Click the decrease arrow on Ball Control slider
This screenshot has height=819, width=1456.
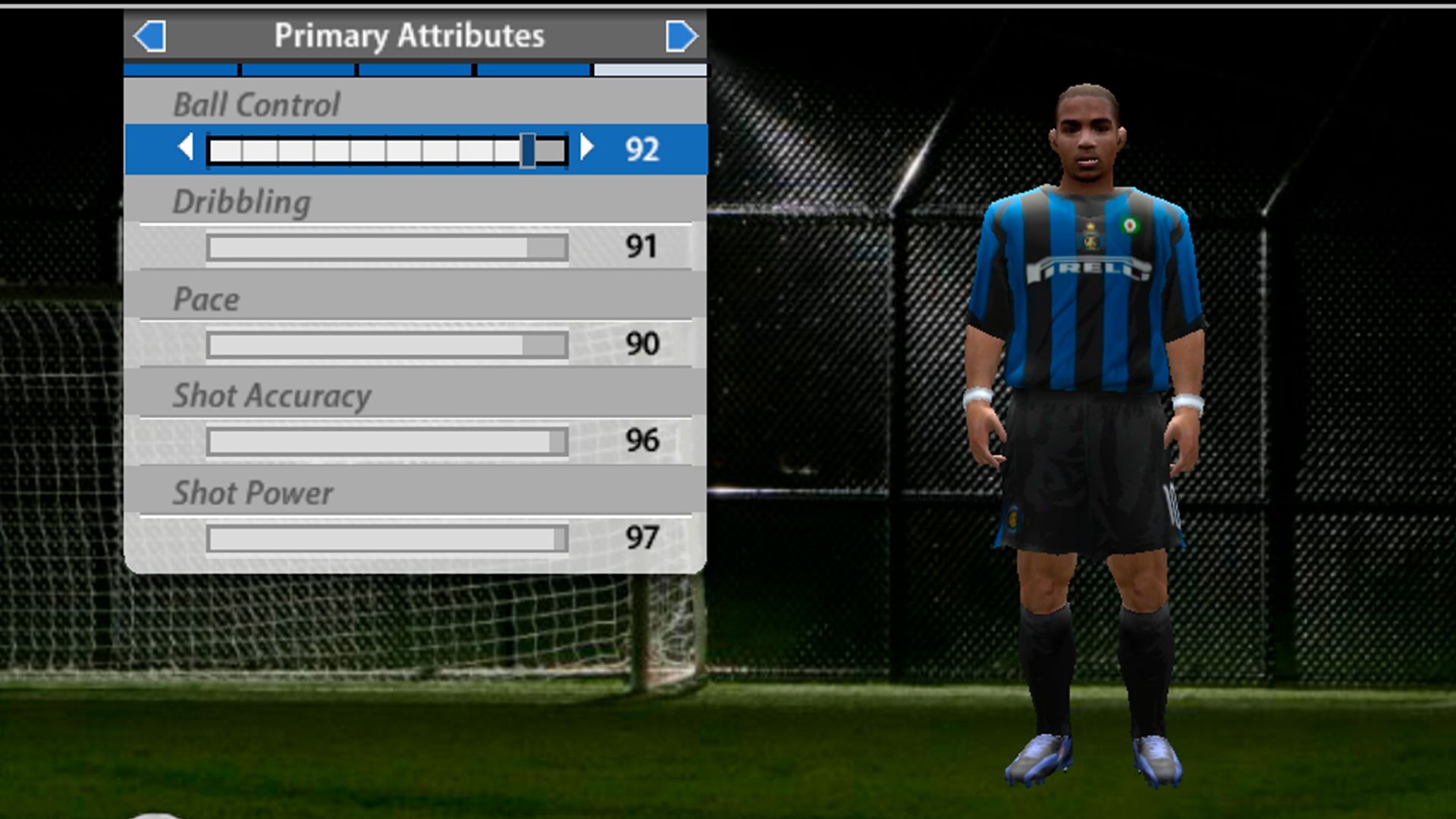(x=187, y=149)
